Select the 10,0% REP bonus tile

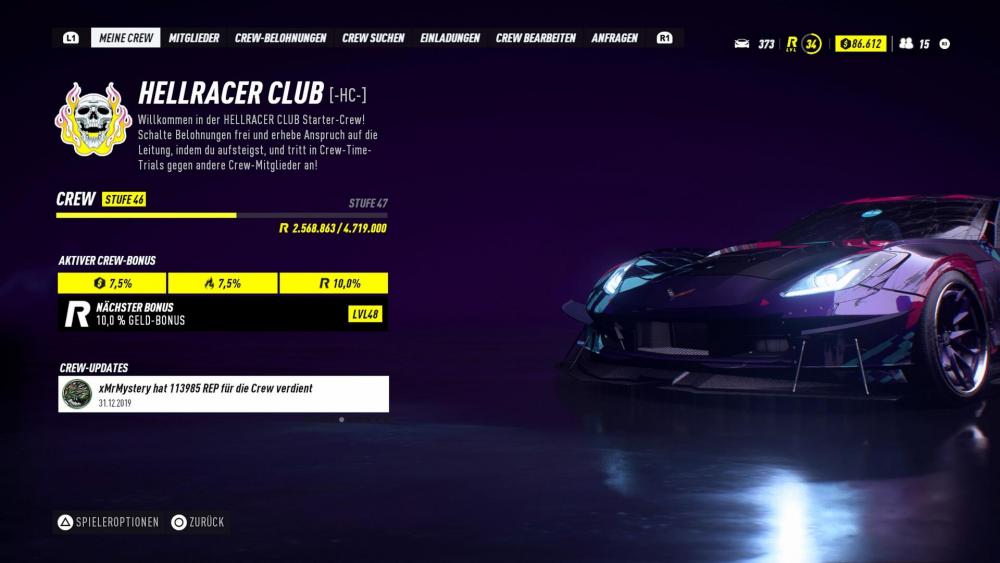pyautogui.click(x=334, y=283)
